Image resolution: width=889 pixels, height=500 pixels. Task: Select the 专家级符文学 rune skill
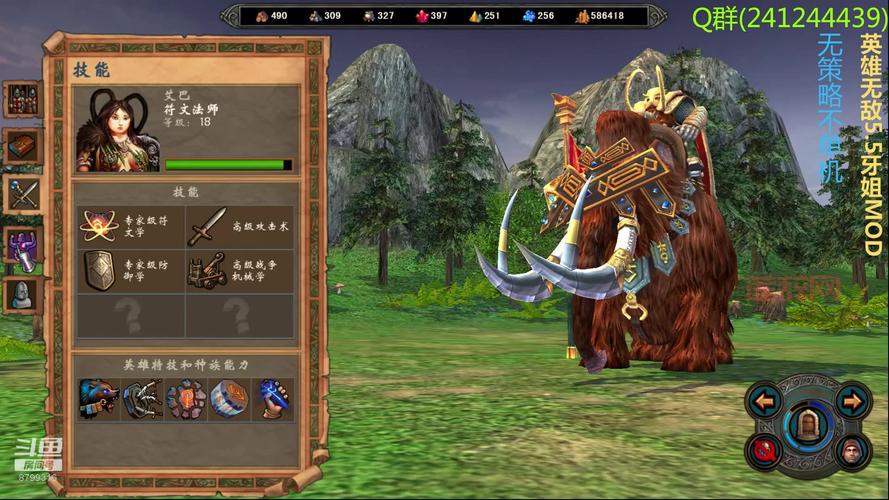coord(101,226)
